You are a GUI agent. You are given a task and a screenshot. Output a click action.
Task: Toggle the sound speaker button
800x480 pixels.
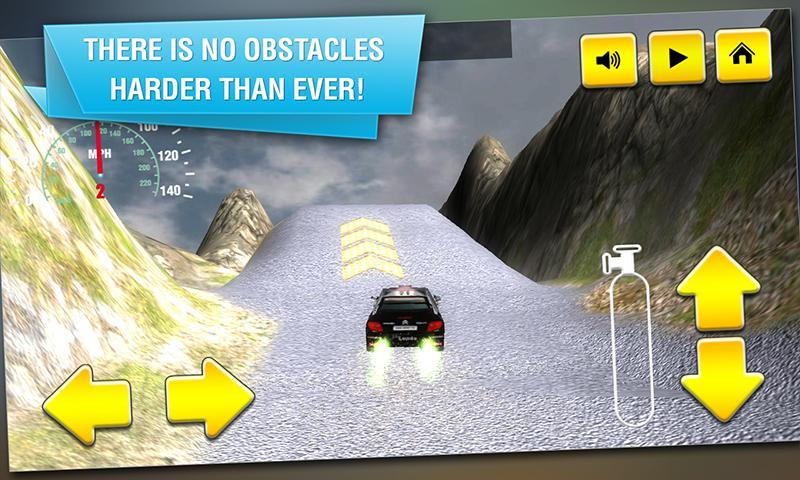tap(608, 58)
